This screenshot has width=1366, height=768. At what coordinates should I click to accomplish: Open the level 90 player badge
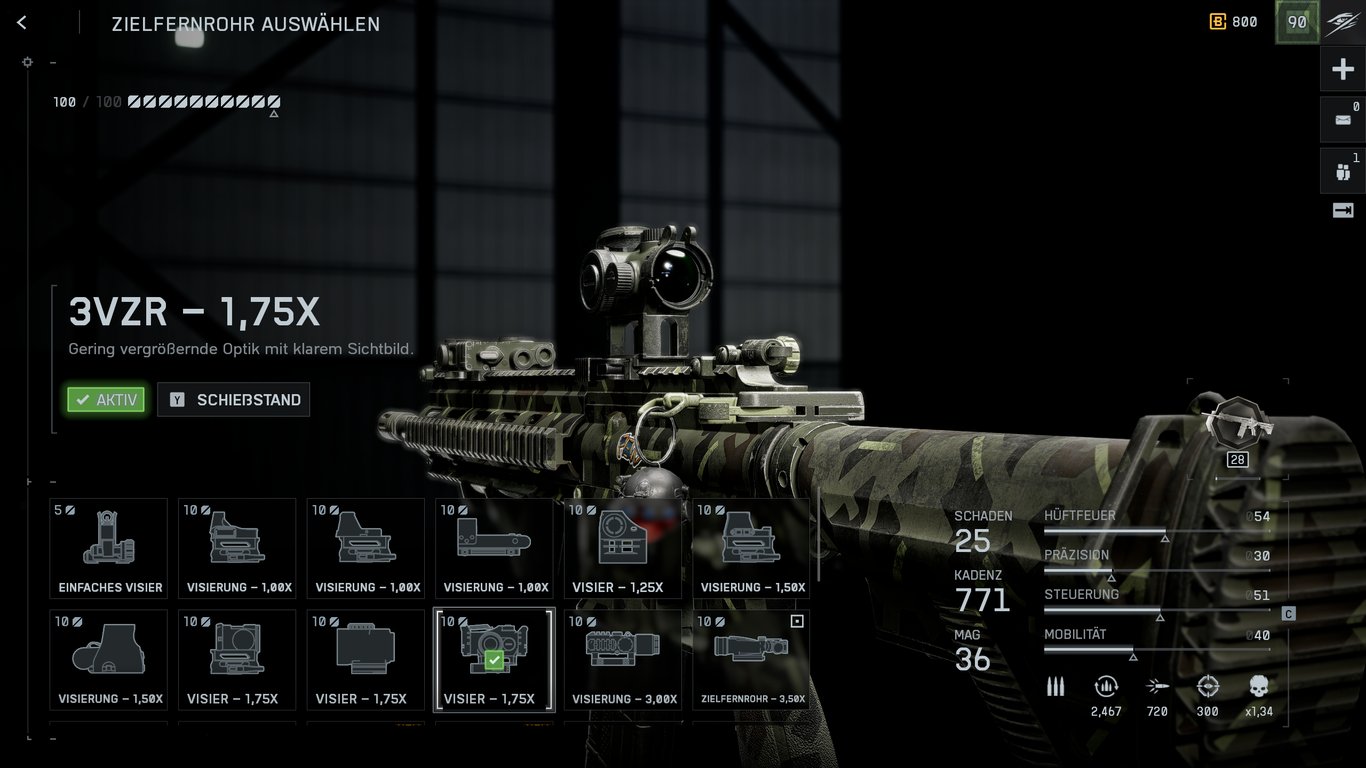(x=1297, y=22)
